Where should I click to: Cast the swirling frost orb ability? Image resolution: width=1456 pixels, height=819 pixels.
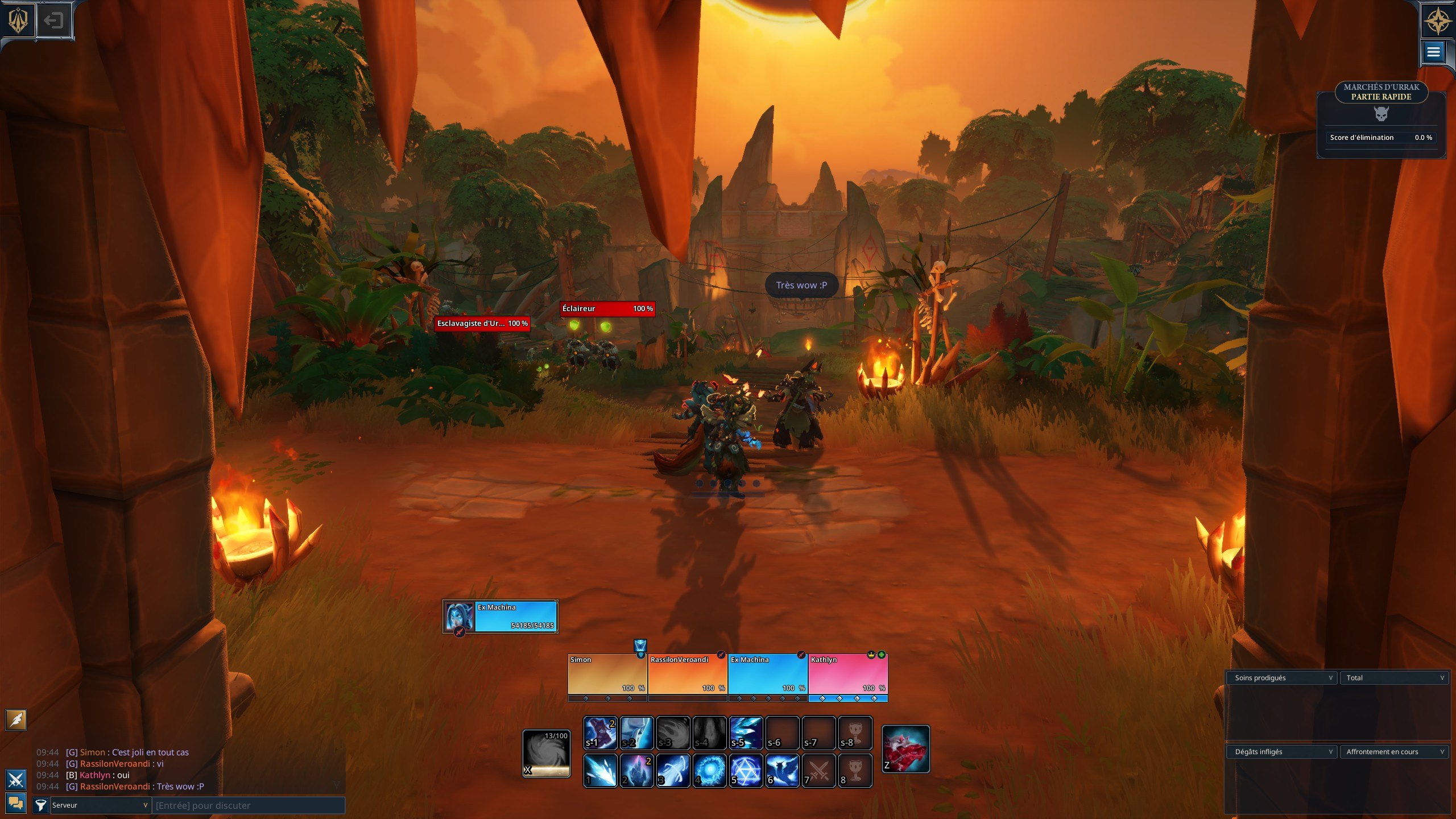coord(710,771)
